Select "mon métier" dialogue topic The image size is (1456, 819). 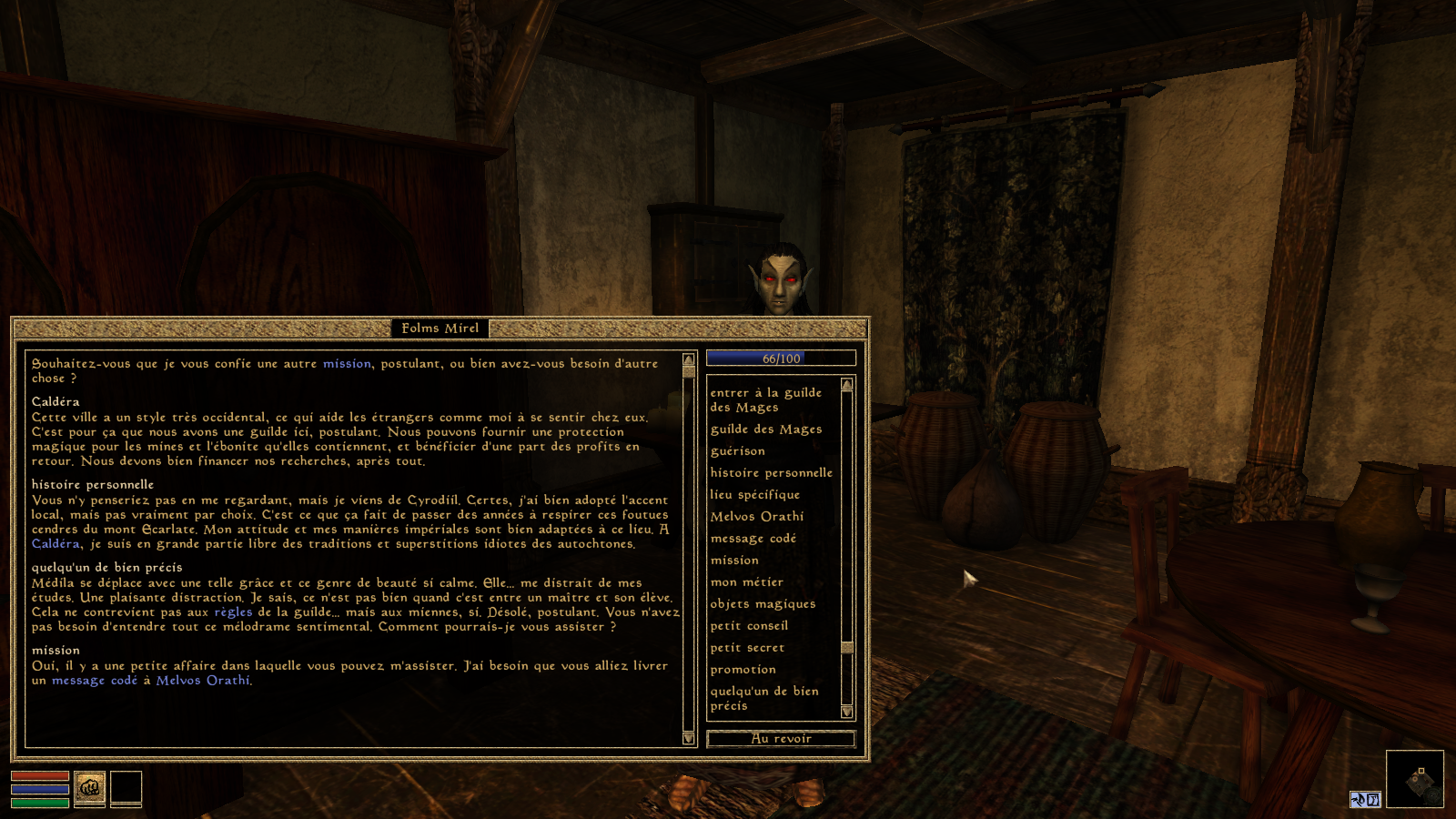(746, 582)
